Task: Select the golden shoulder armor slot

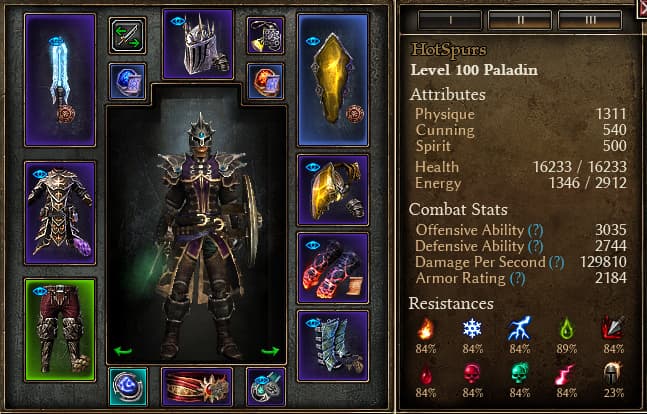Action: (x=332, y=189)
